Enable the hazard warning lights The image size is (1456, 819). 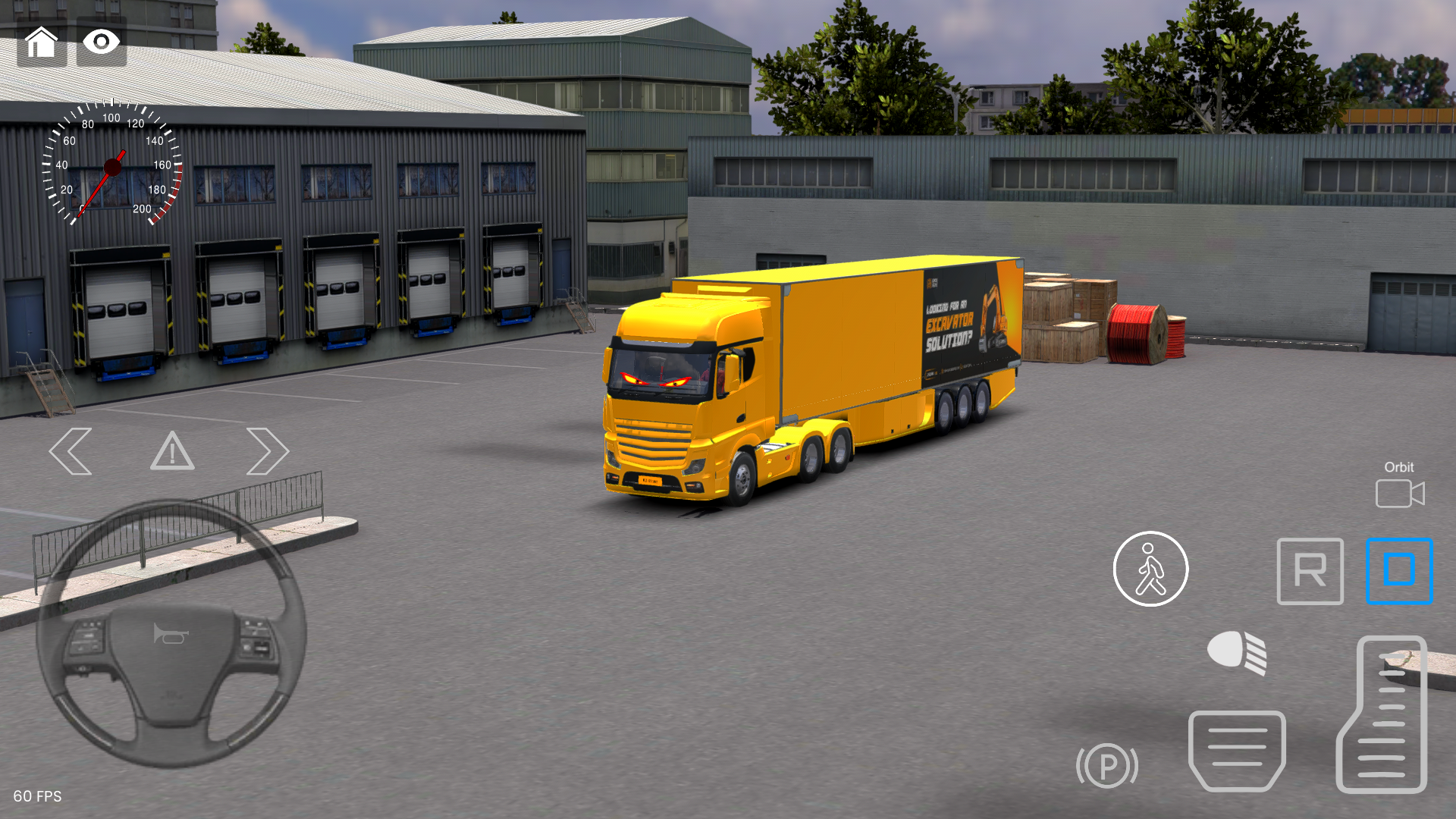(x=172, y=452)
